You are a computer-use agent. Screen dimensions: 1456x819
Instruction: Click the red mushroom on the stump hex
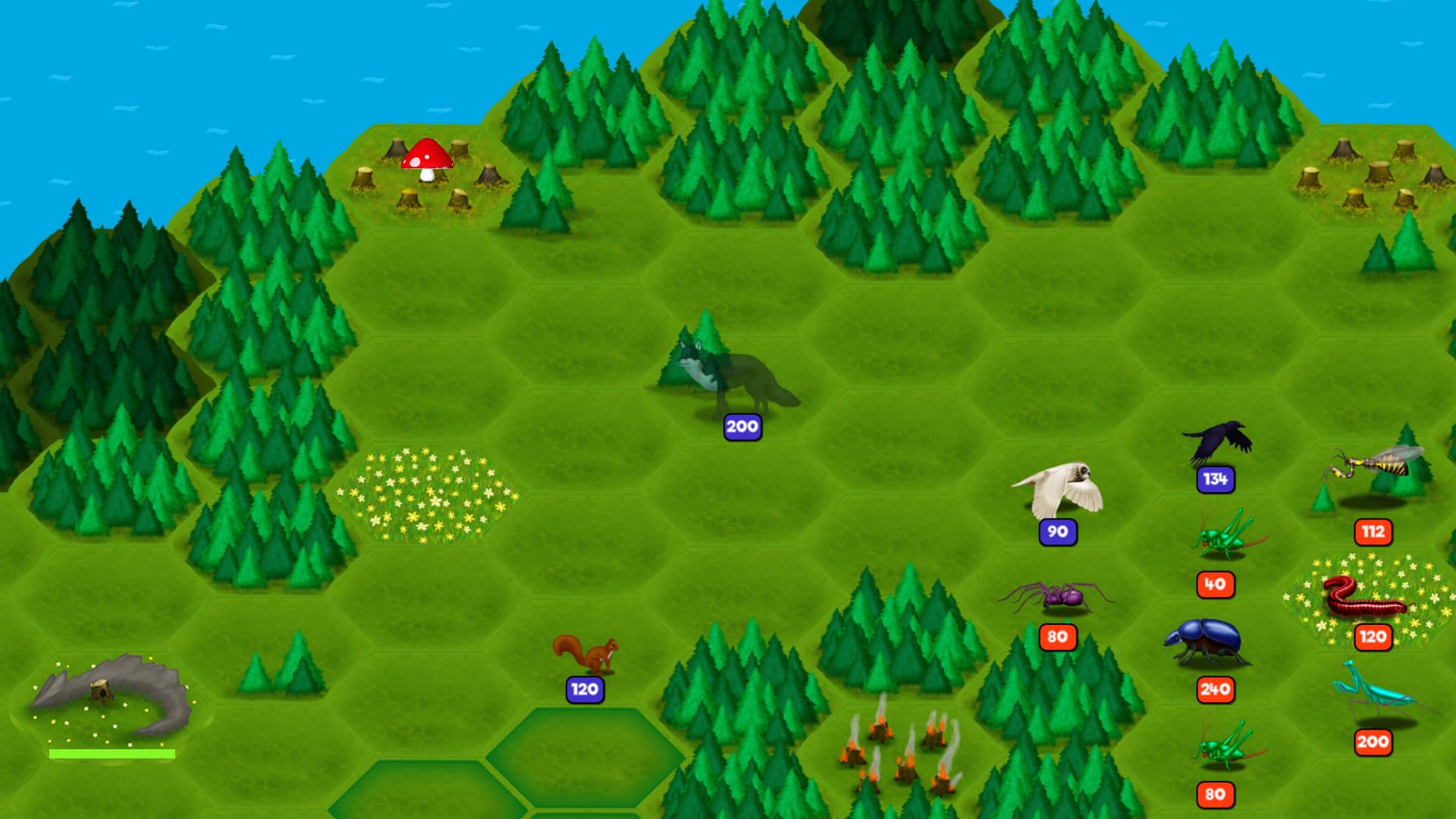click(428, 159)
